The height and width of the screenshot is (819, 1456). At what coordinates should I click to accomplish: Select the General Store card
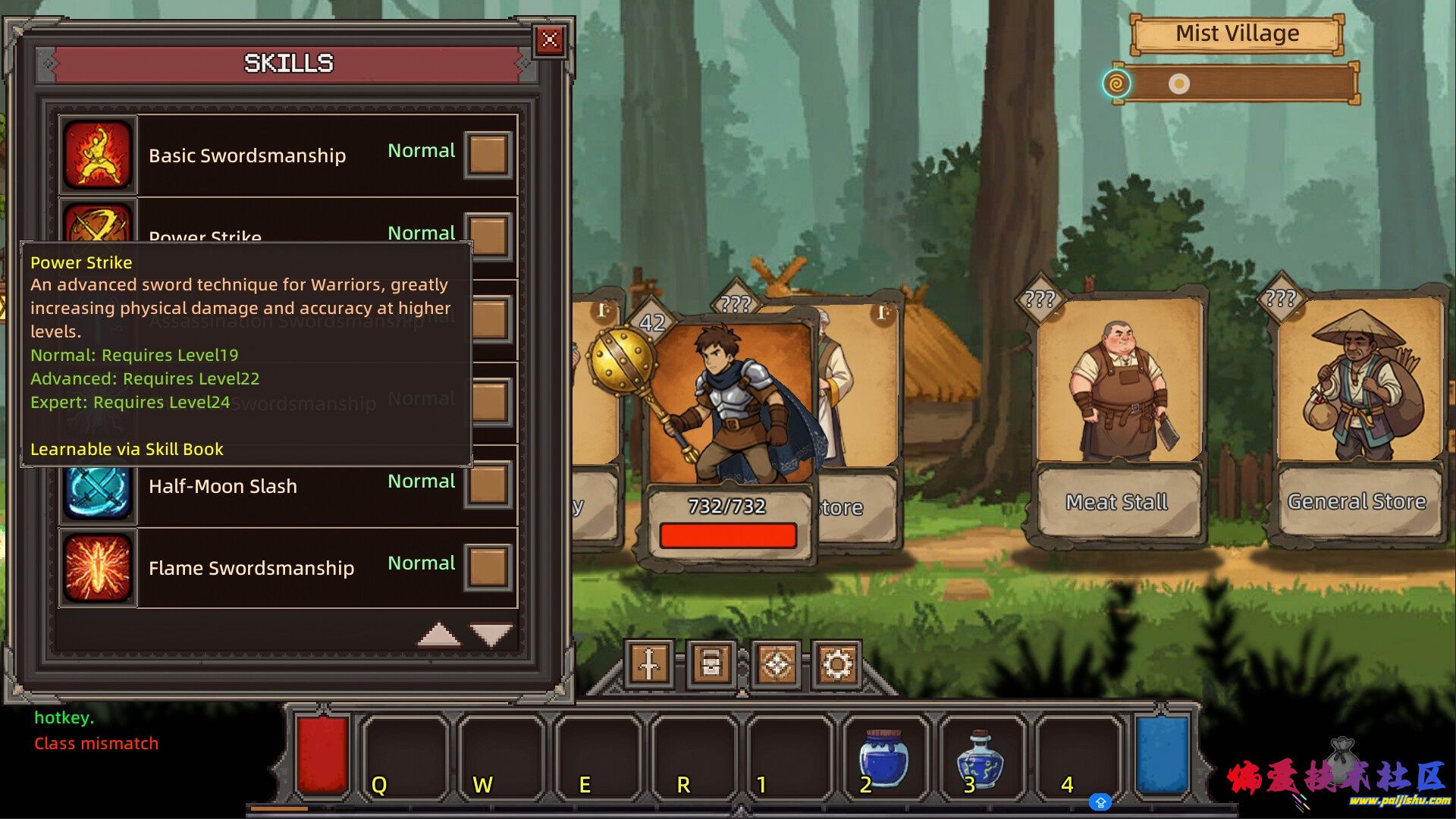(x=1357, y=417)
